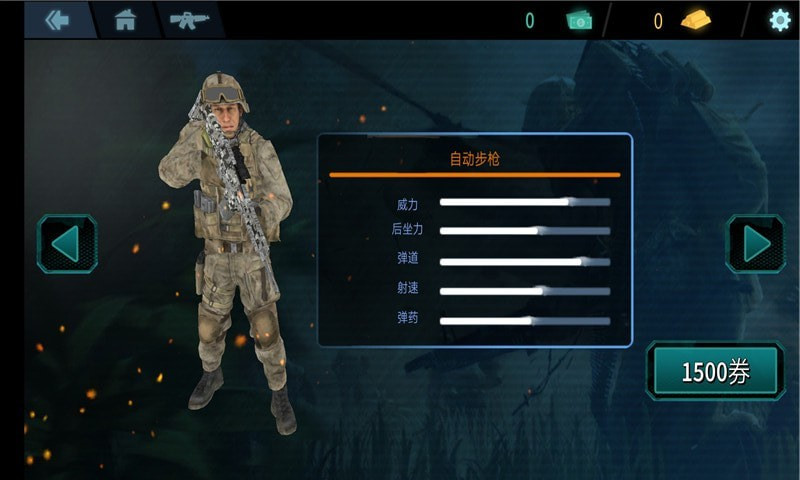Go back with the double-arrow button
Viewport: 800px width, 480px height.
point(57,20)
